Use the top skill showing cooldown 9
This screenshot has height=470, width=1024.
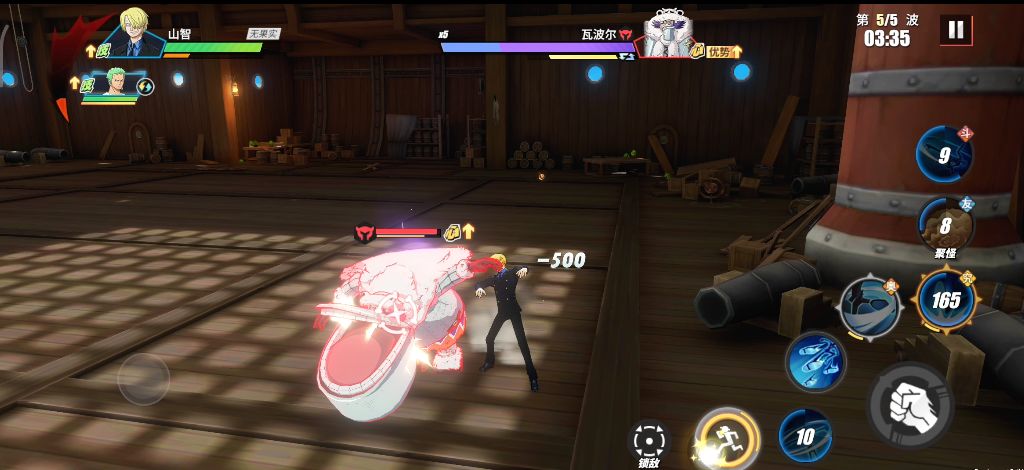coord(944,156)
